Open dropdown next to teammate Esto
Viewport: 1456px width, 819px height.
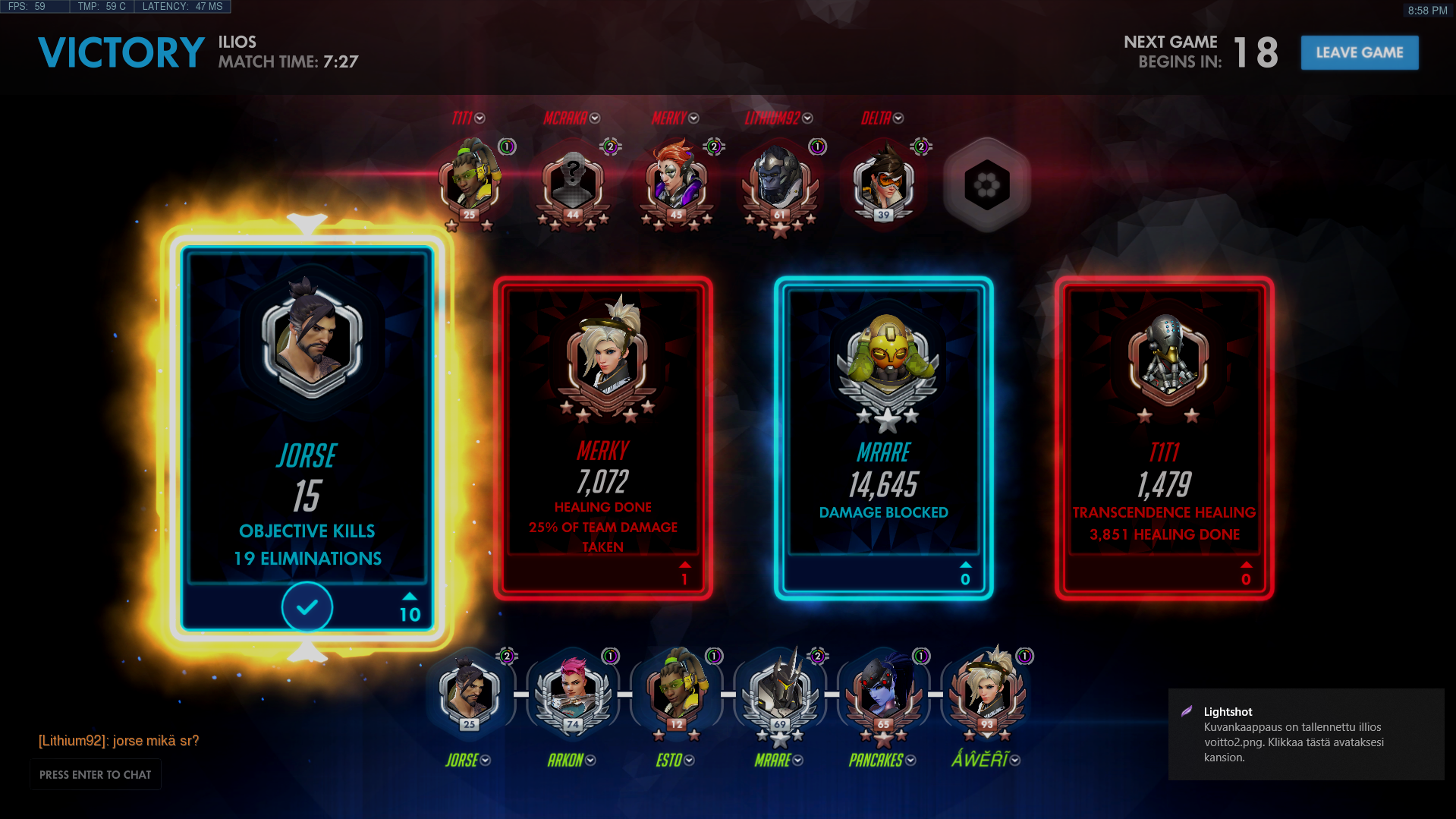tap(689, 761)
